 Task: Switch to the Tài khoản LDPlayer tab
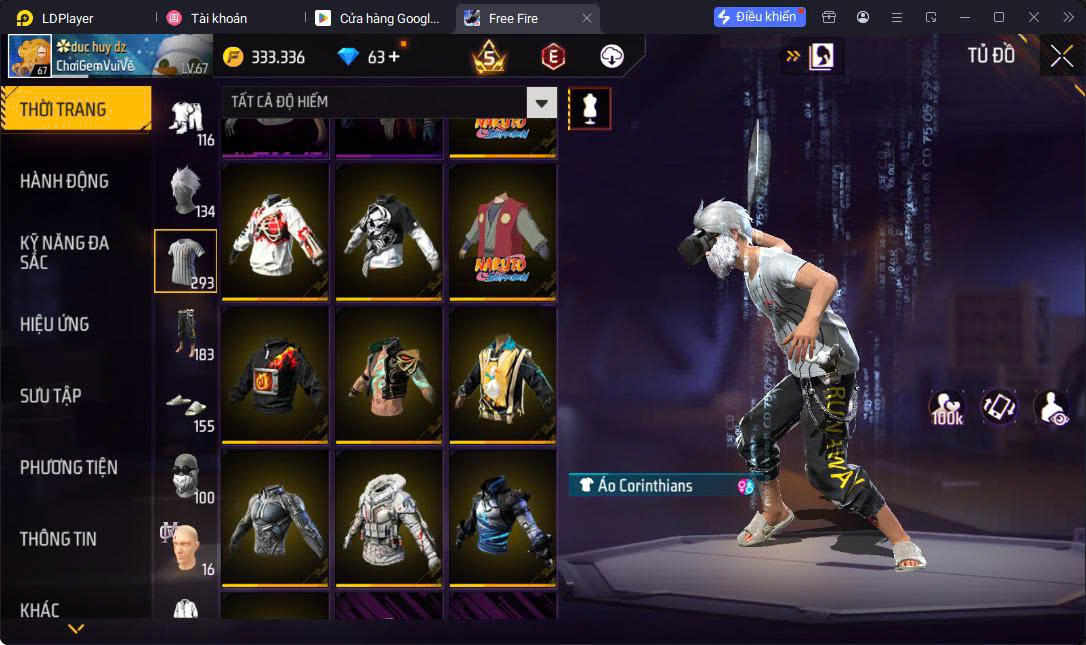pyautogui.click(x=218, y=18)
